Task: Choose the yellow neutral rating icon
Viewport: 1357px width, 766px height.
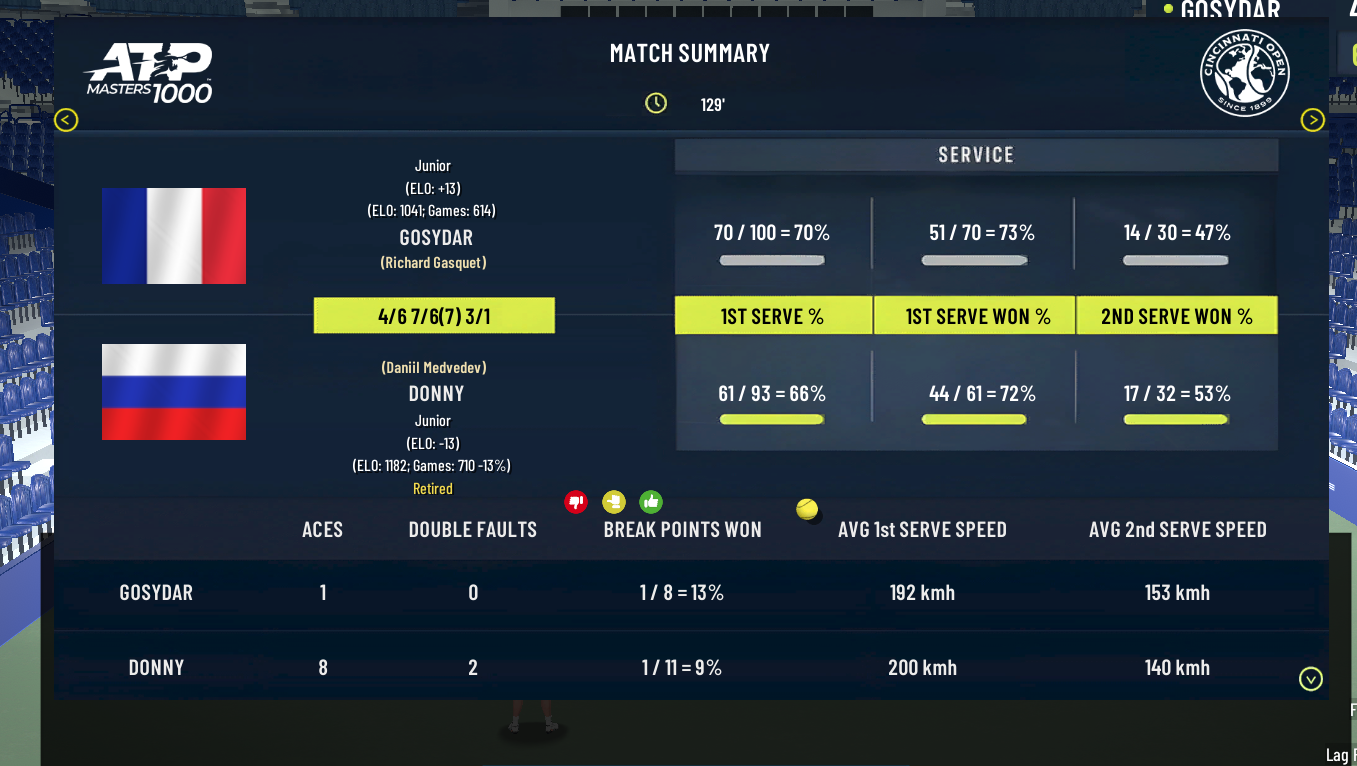Action: click(613, 502)
